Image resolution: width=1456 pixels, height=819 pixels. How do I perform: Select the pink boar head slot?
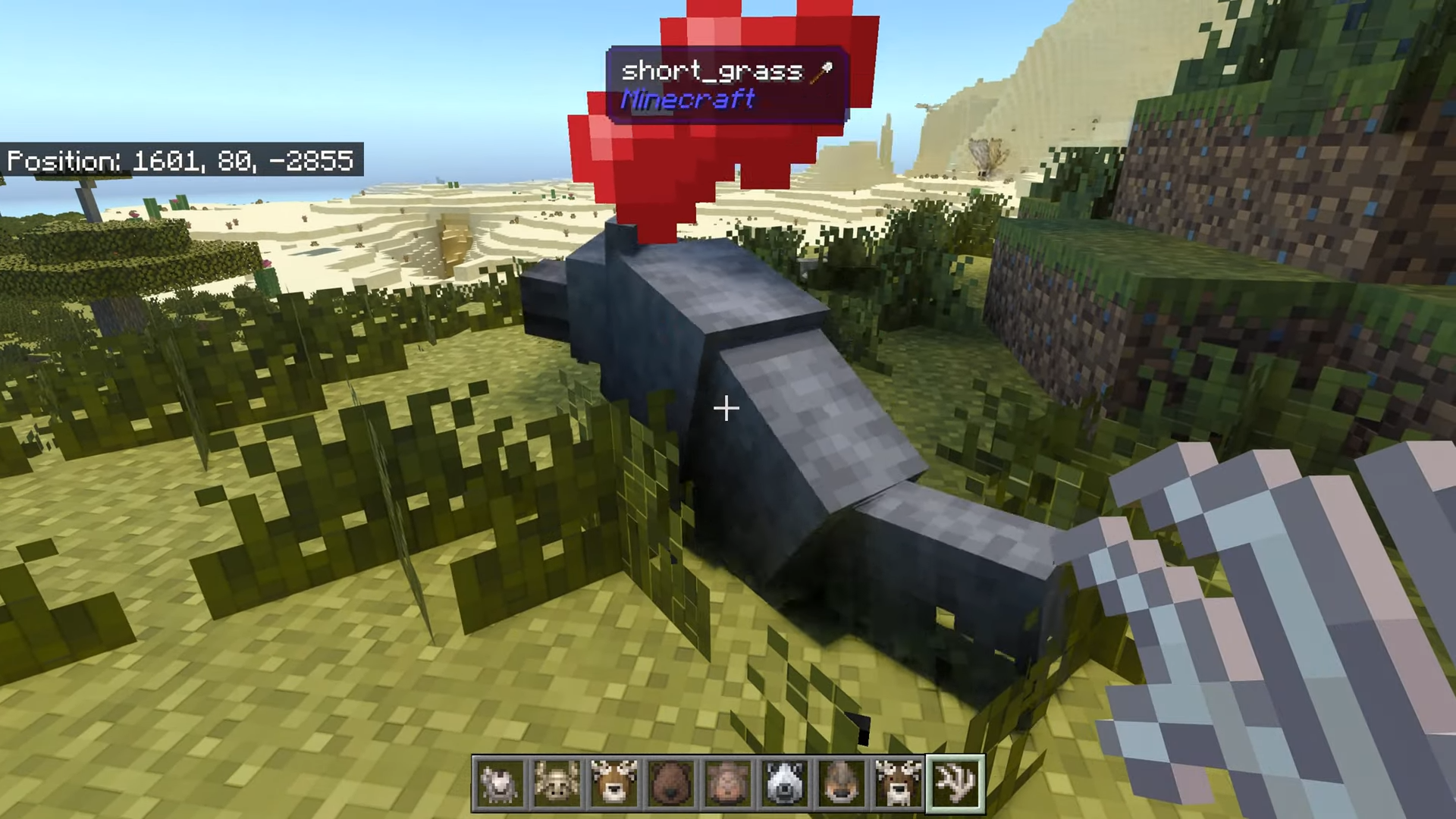pos(727,783)
